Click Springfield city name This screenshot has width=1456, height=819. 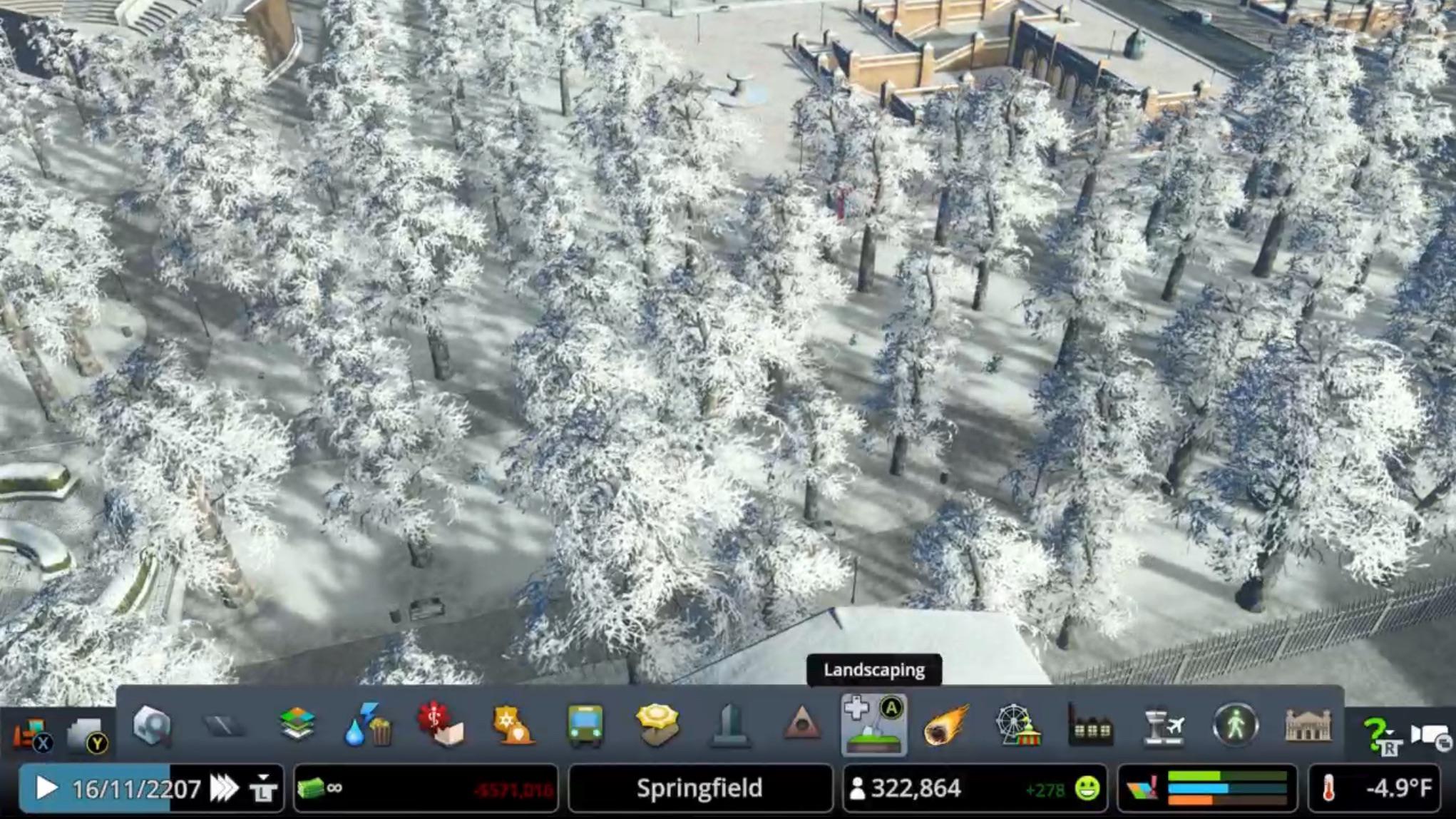701,789
